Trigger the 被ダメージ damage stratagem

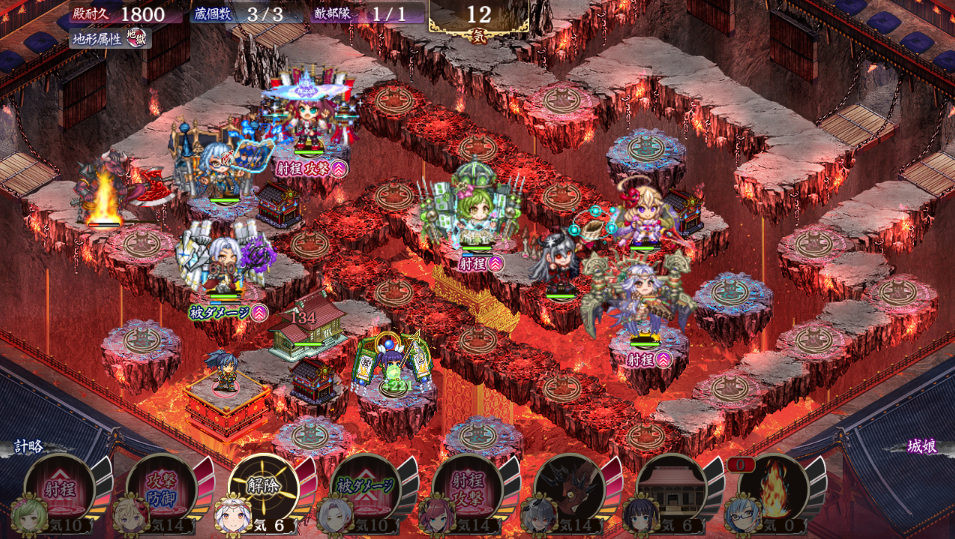pyautogui.click(x=364, y=487)
